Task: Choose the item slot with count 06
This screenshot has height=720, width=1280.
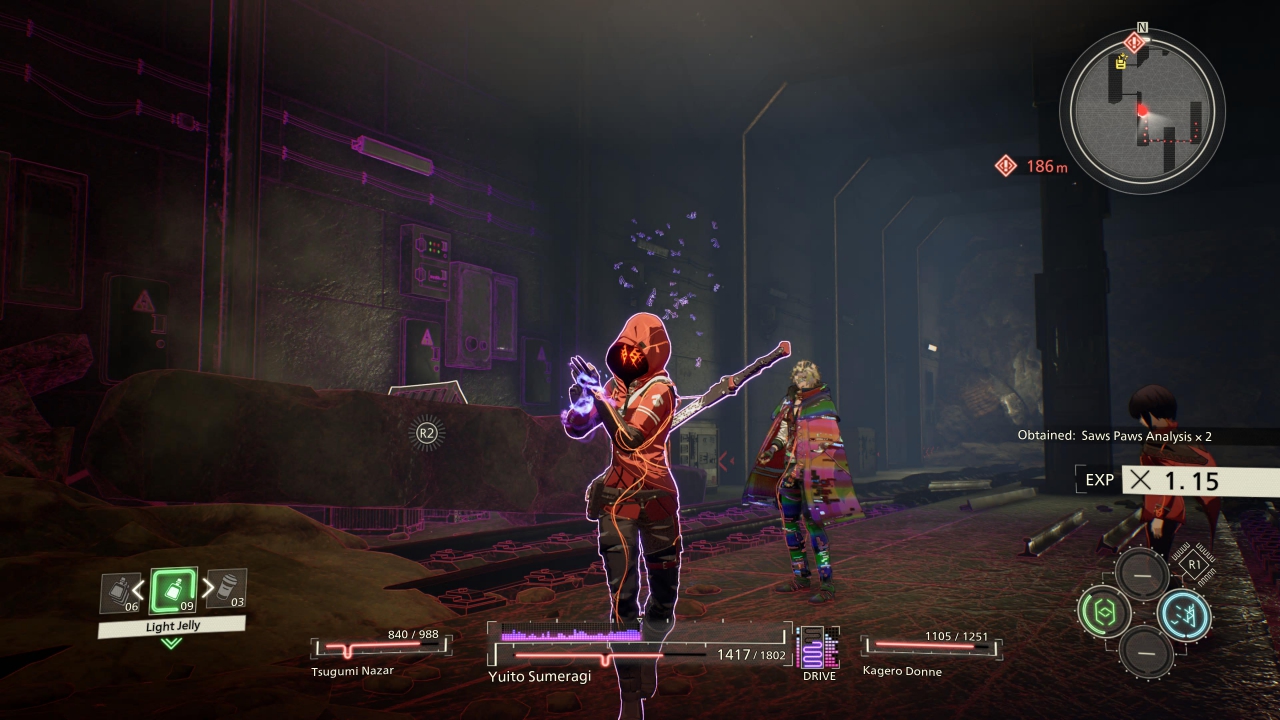Action: click(x=120, y=593)
